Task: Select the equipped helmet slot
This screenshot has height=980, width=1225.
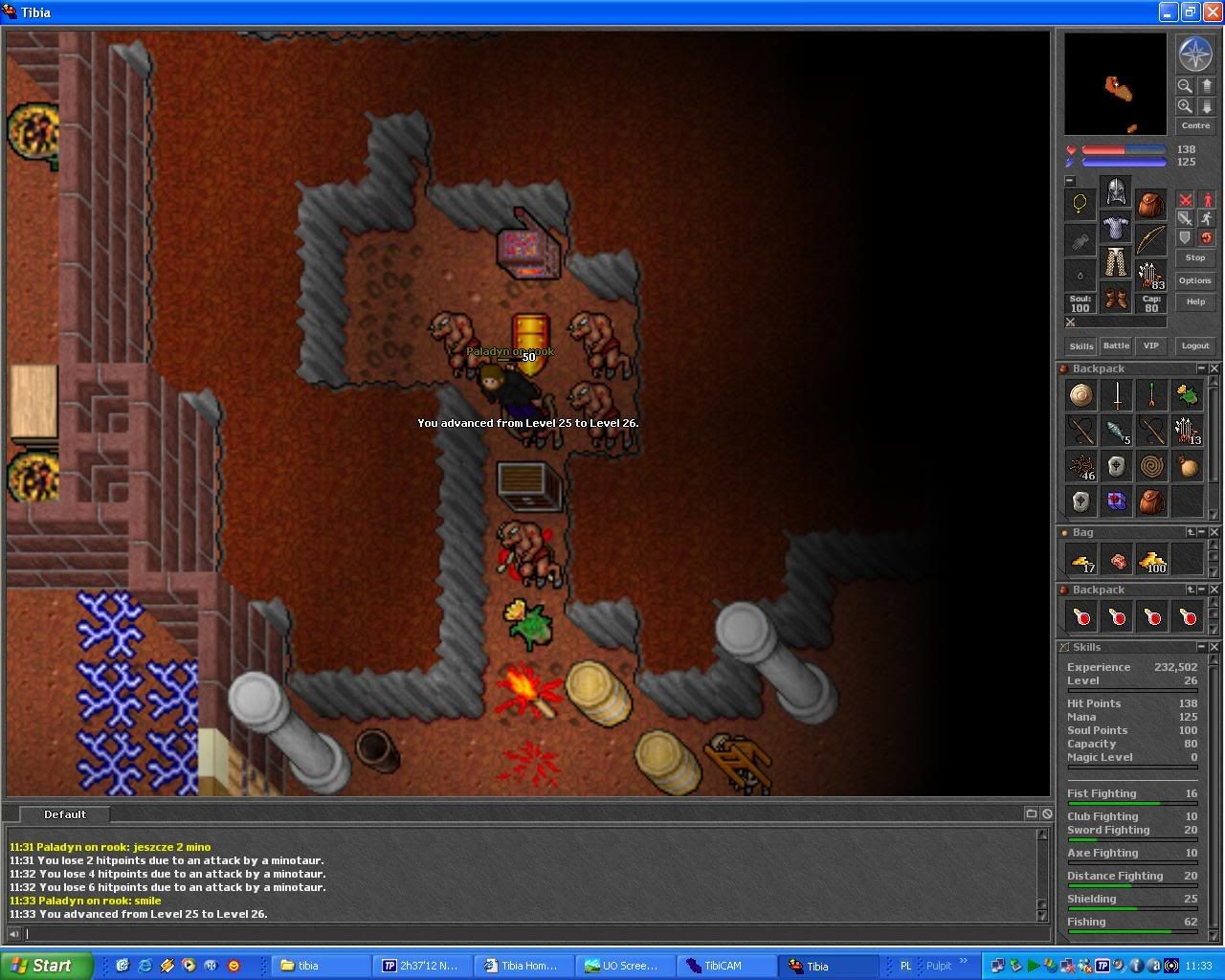Action: 1116,192
